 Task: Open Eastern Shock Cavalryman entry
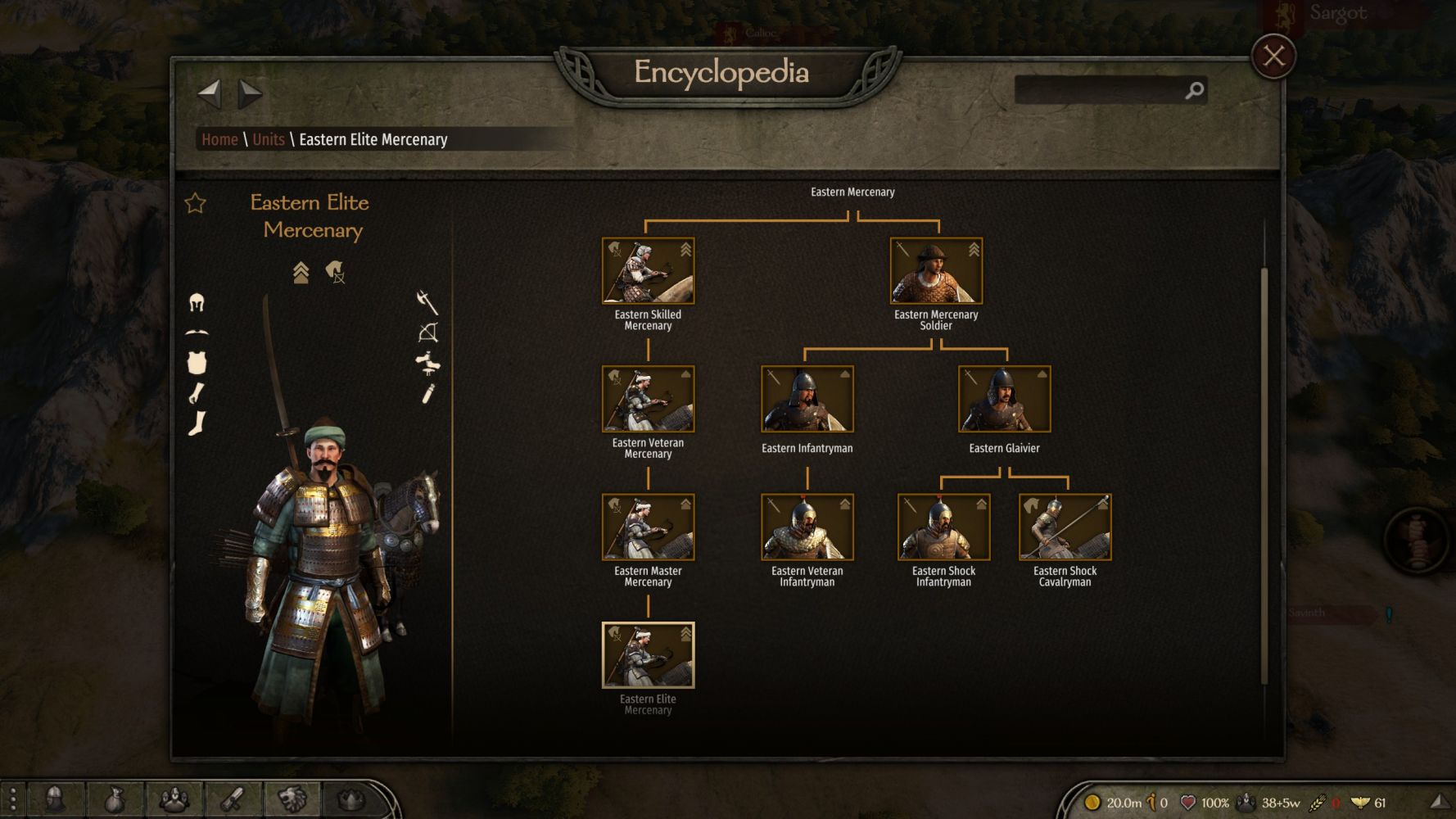tap(1065, 527)
